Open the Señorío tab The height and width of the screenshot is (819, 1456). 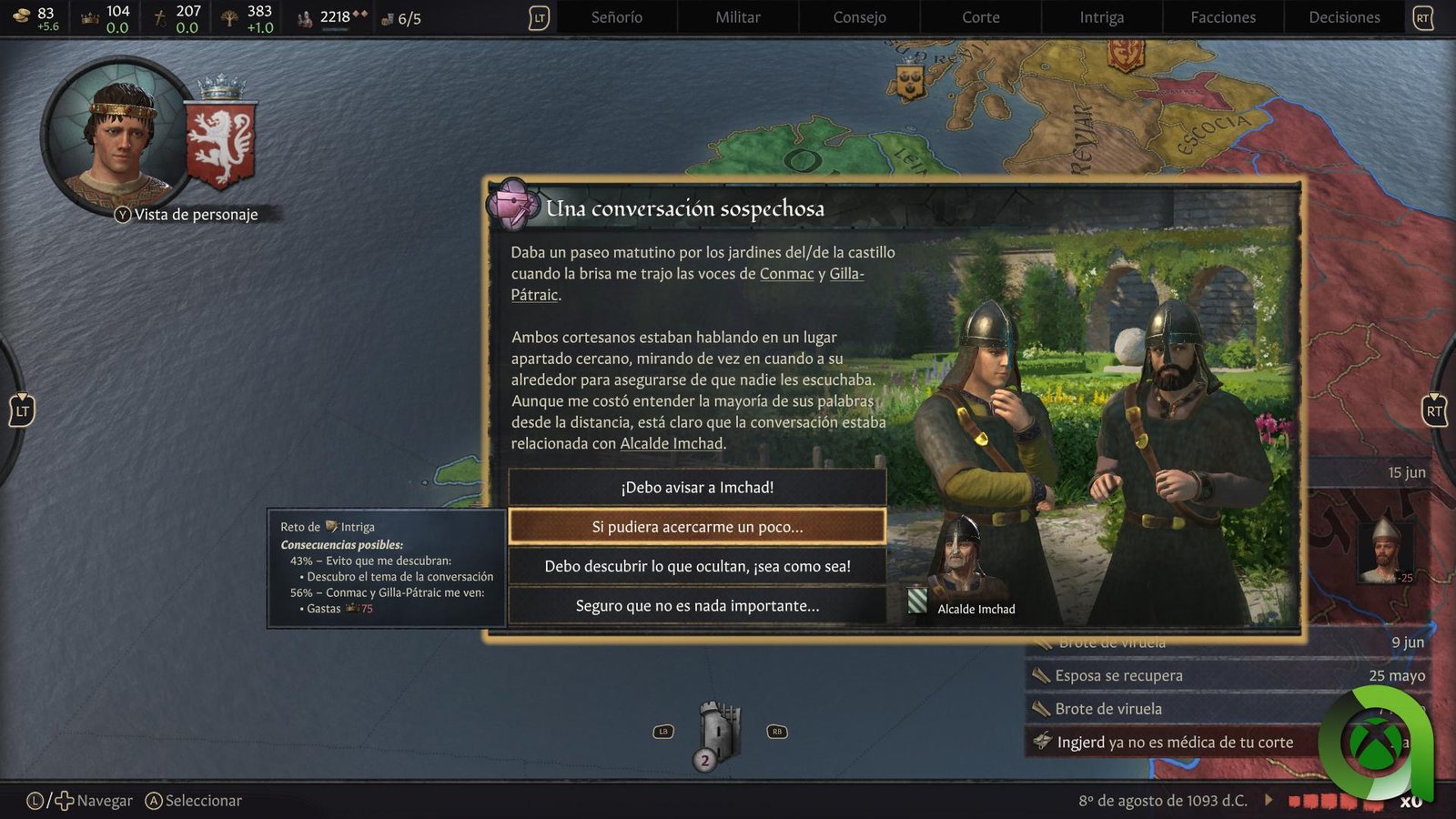[x=616, y=17]
